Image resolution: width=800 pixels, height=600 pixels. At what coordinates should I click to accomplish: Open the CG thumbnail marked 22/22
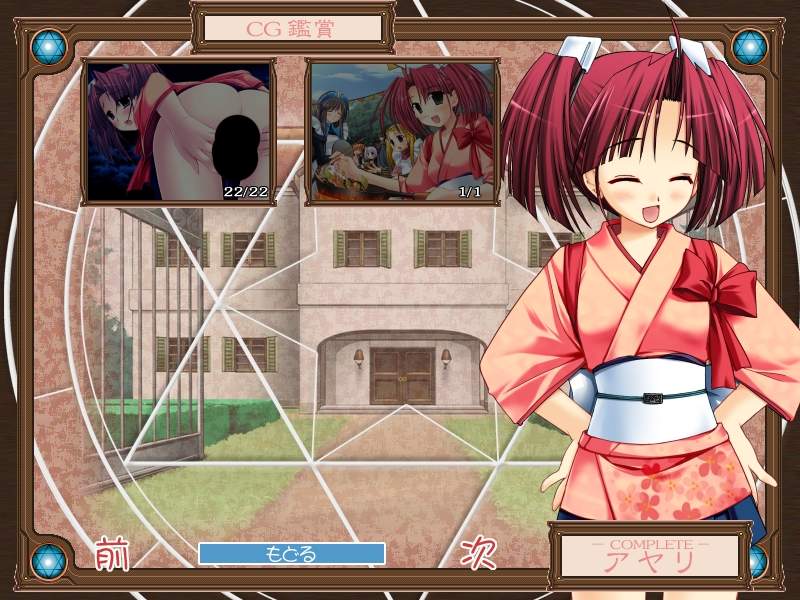tap(178, 132)
